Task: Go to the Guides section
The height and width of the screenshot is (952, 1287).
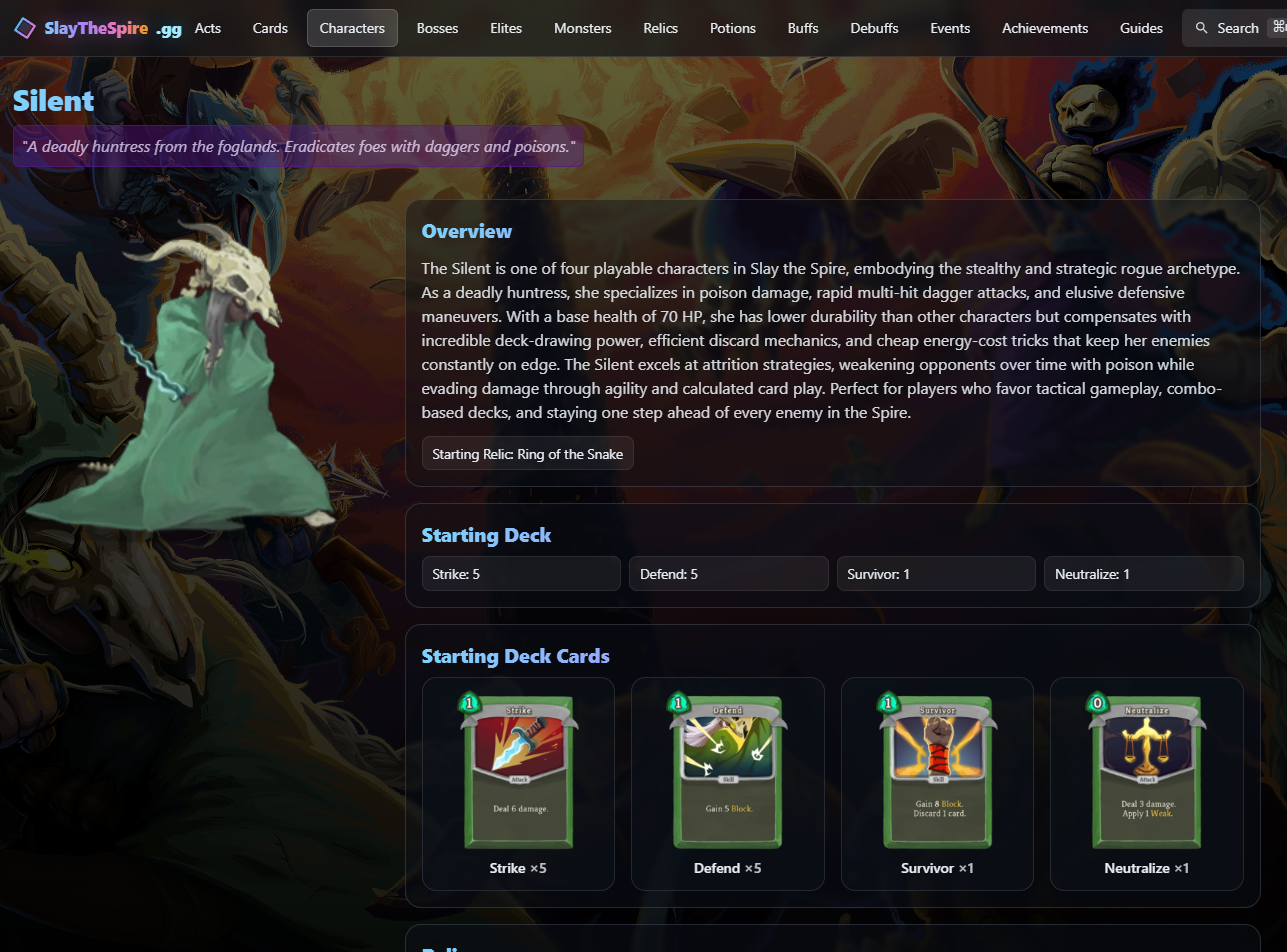Action: [1141, 28]
